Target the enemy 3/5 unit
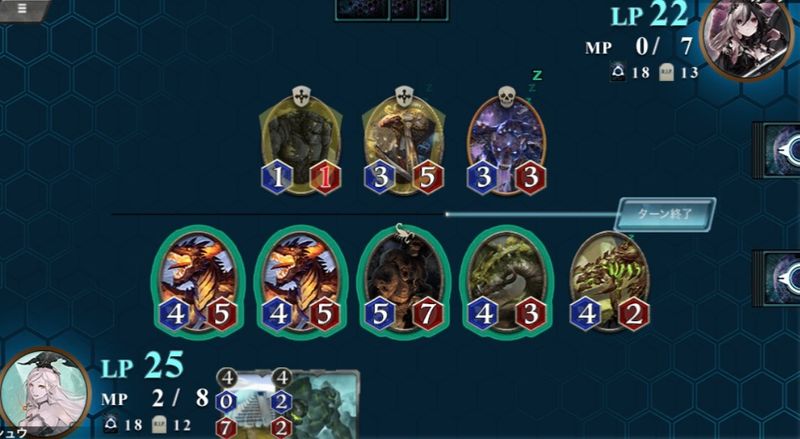The height and width of the screenshot is (439, 800). (x=403, y=143)
